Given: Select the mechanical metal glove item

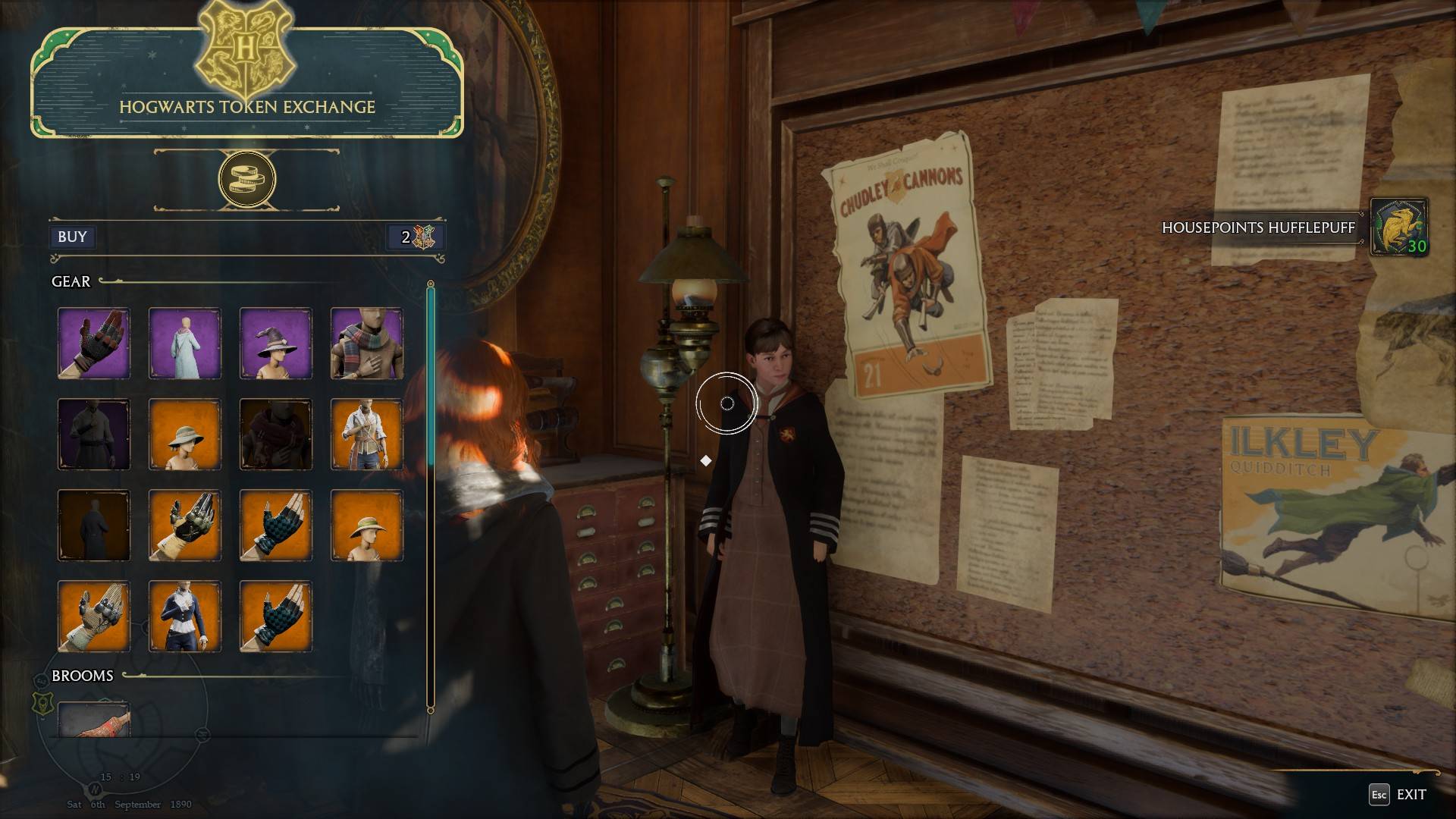Looking at the screenshot, I should pyautogui.click(x=184, y=526).
